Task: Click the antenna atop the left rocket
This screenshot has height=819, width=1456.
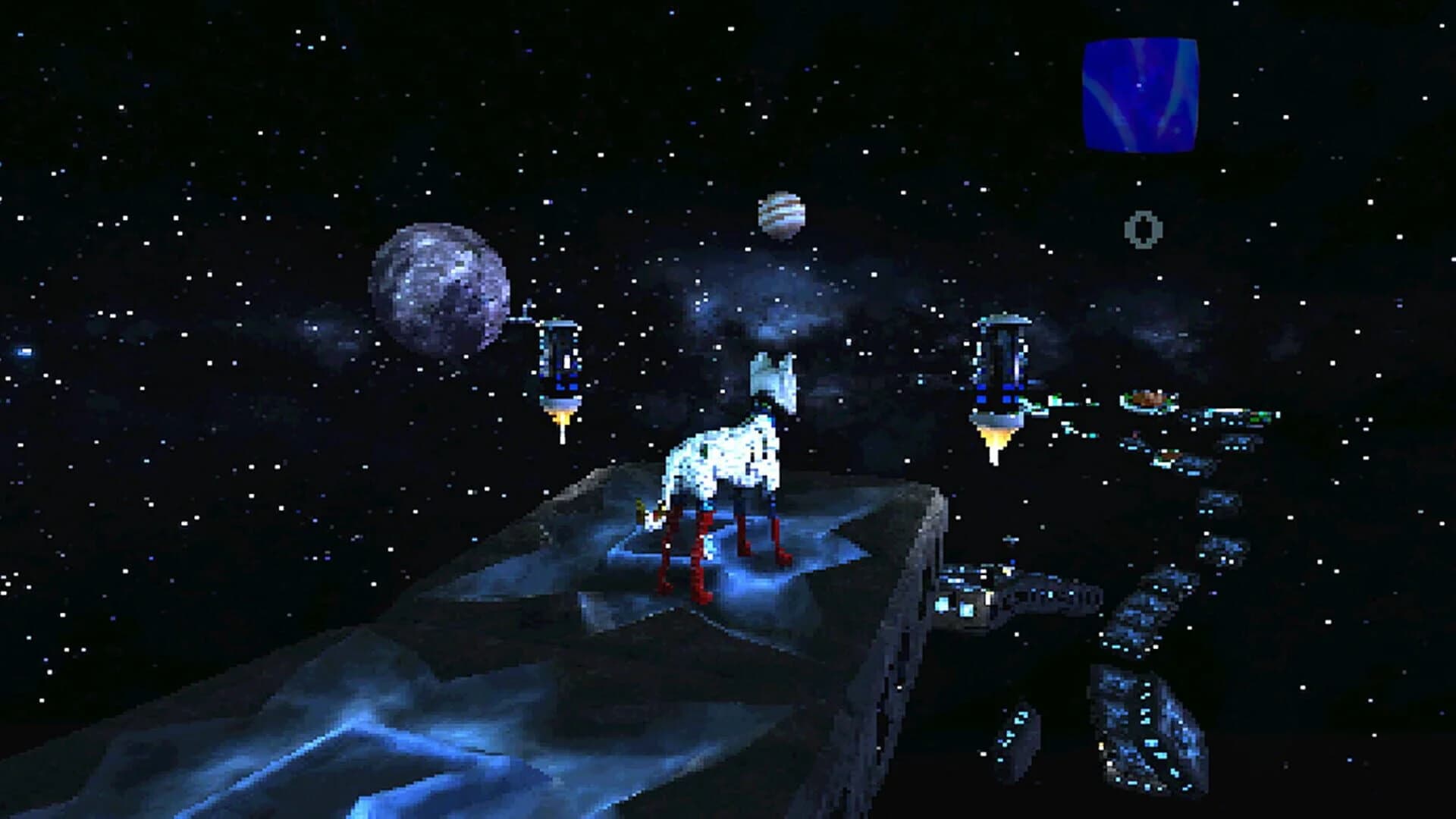Action: point(525,313)
